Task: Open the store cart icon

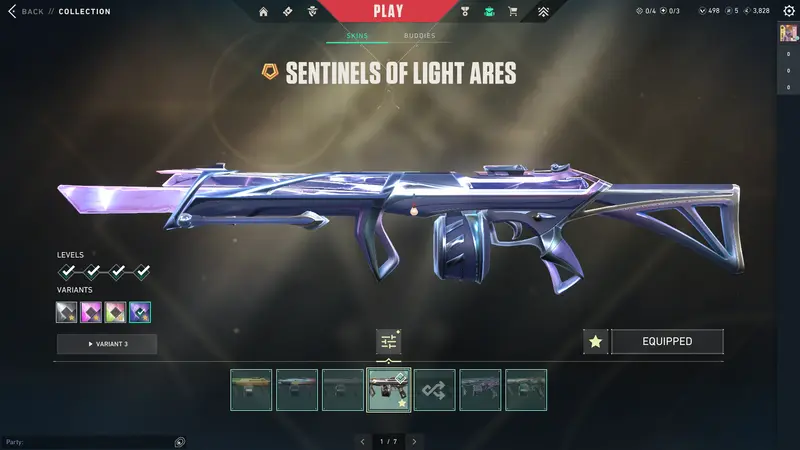Action: point(513,12)
